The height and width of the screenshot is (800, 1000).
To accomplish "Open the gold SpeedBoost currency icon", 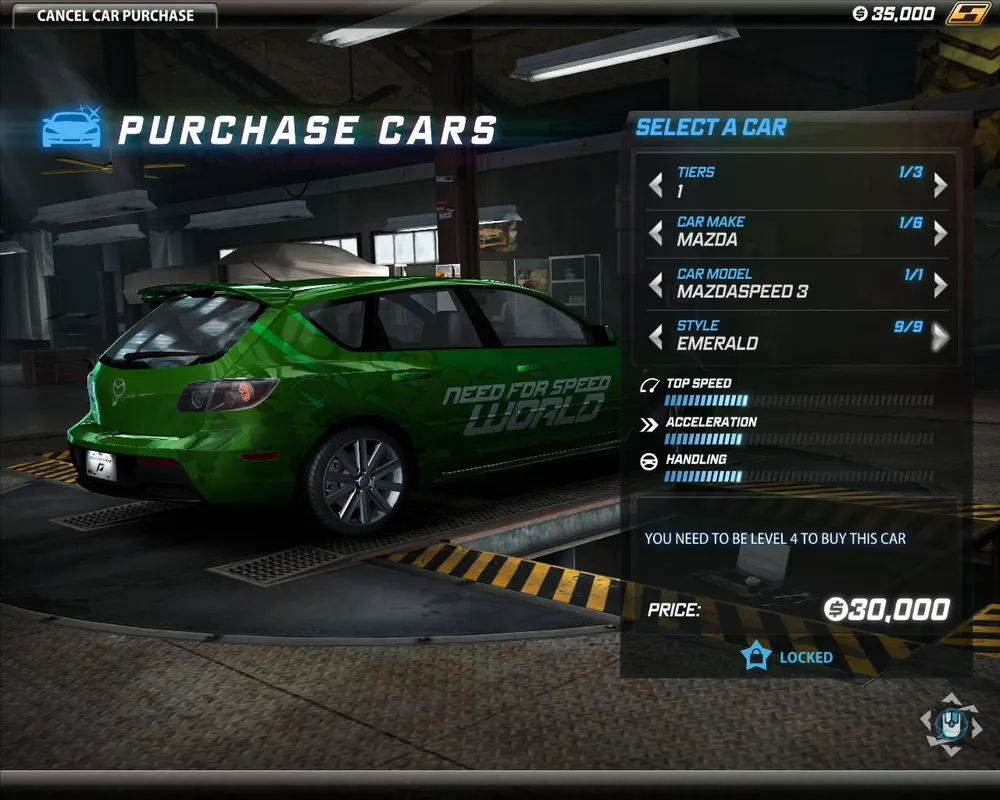I will (967, 14).
